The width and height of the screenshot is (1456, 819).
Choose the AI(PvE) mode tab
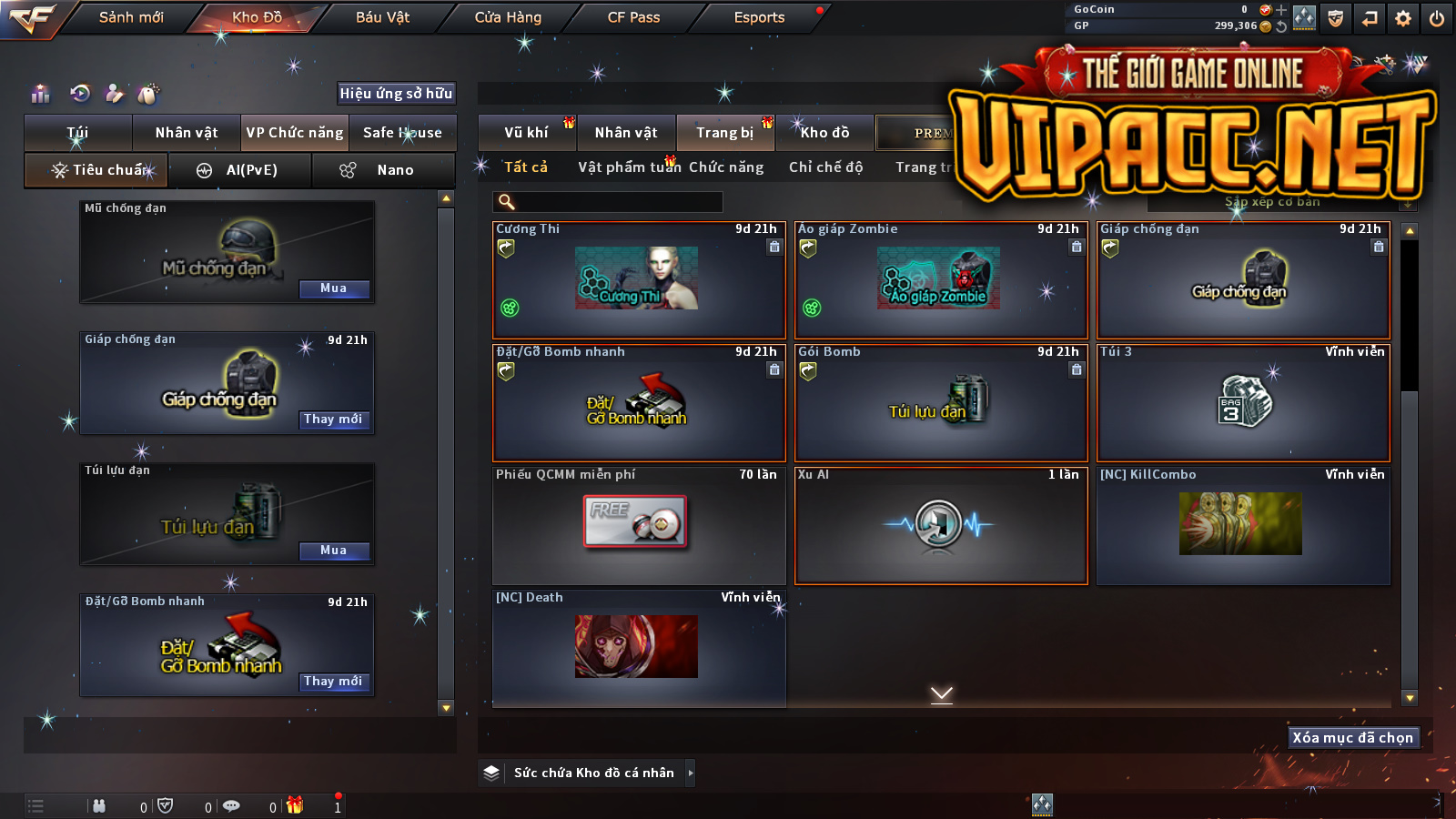click(240, 170)
